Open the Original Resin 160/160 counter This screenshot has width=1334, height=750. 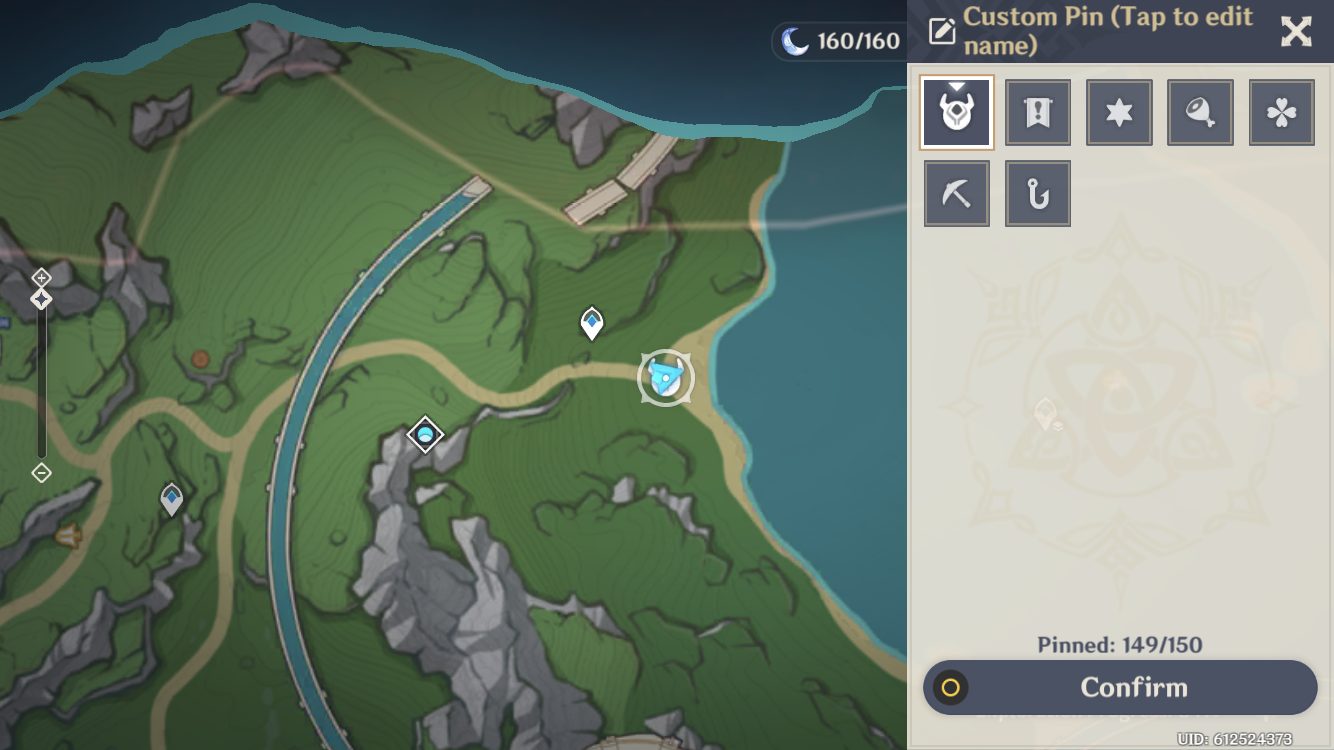click(x=840, y=42)
